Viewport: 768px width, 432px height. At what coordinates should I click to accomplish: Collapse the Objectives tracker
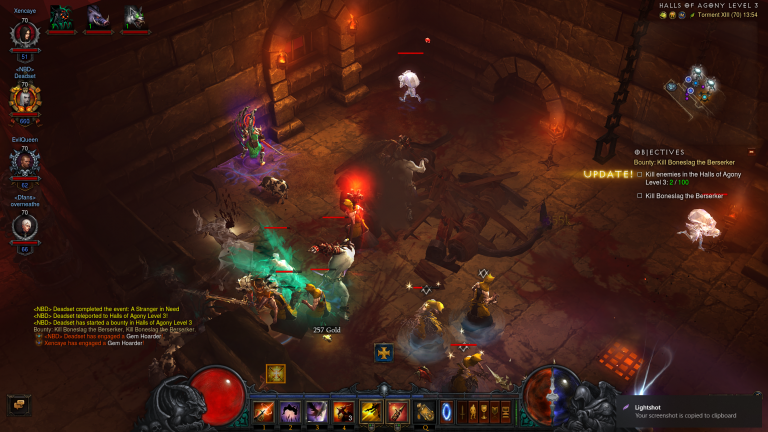point(752,151)
